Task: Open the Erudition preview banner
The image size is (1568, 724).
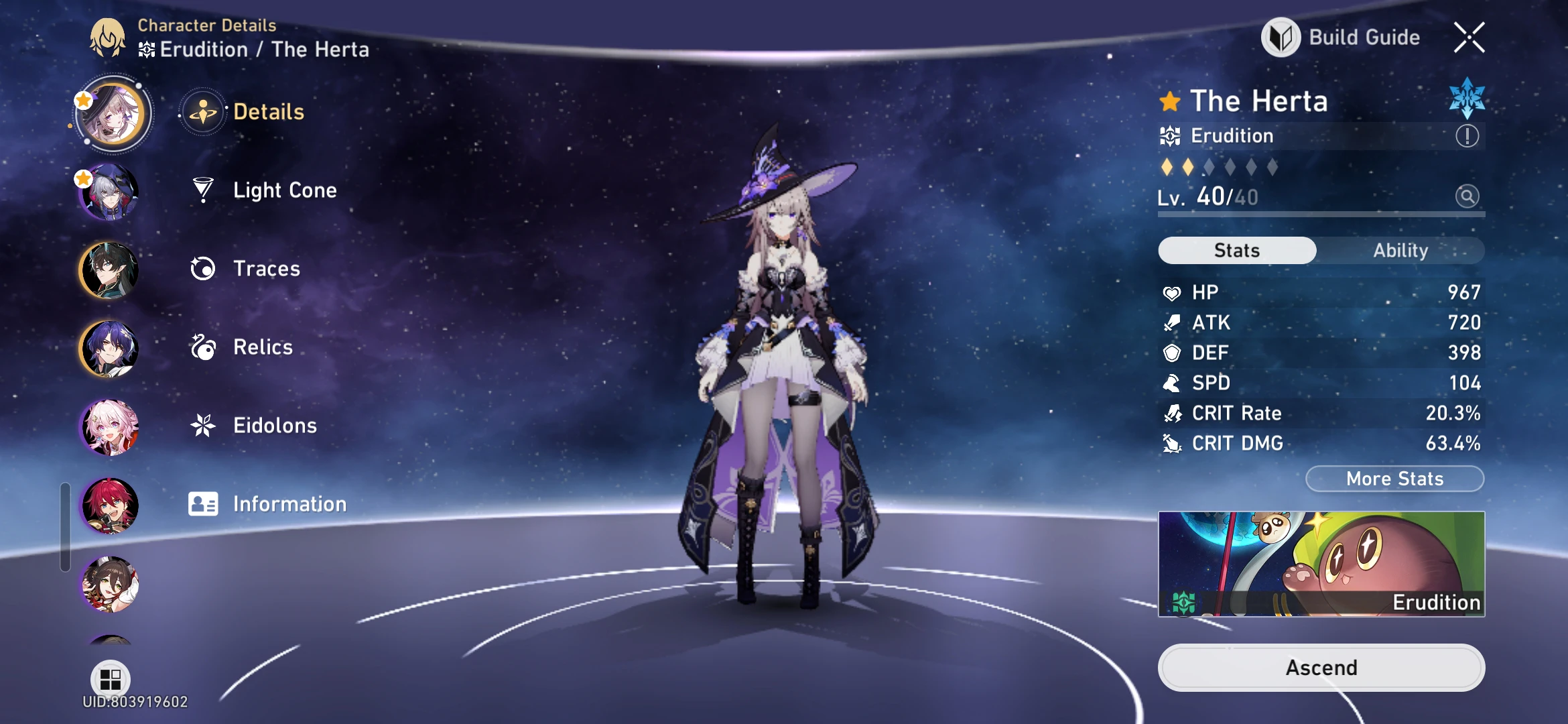Action: point(1321,564)
